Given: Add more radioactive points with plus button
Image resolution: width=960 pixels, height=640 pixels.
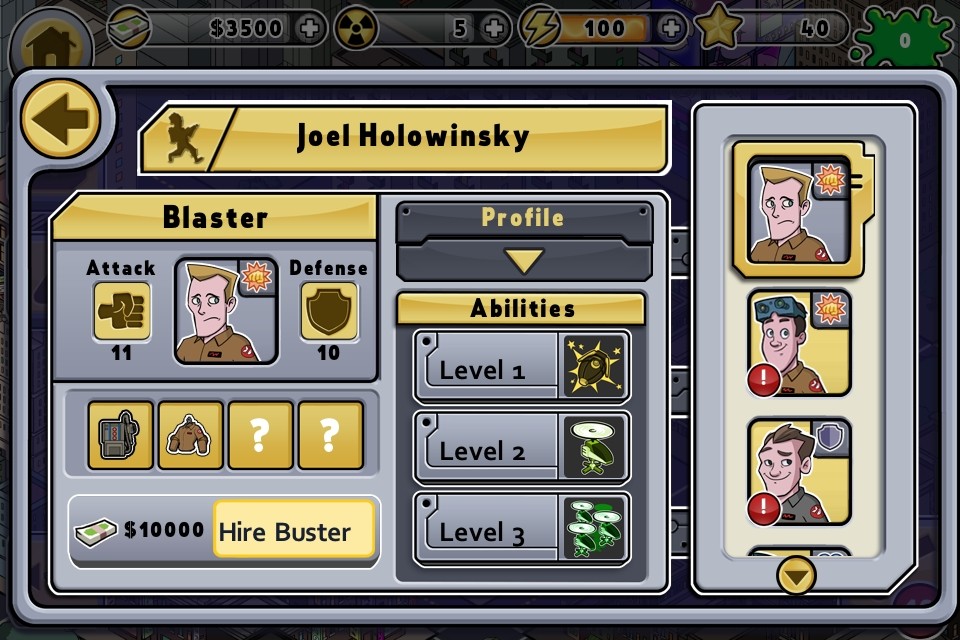Looking at the screenshot, I should point(493,28).
